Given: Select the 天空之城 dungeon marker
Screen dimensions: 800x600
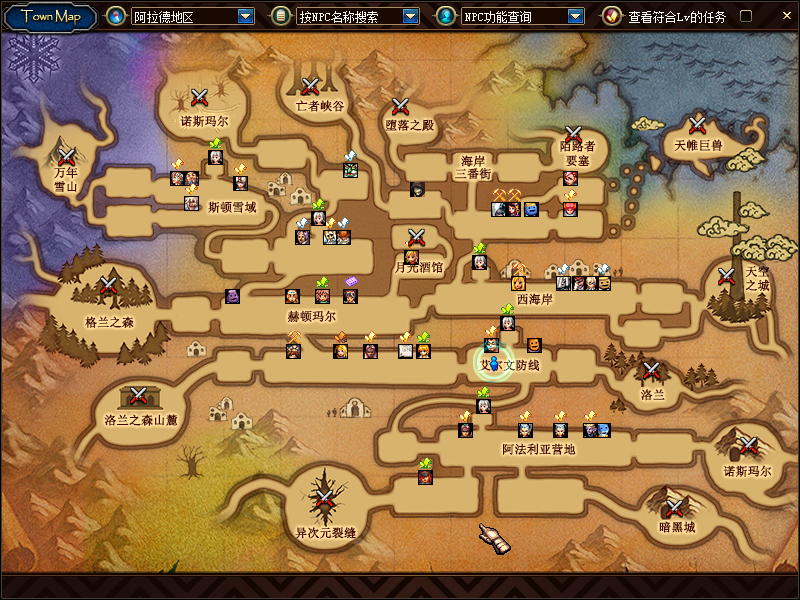Looking at the screenshot, I should coord(727,275).
